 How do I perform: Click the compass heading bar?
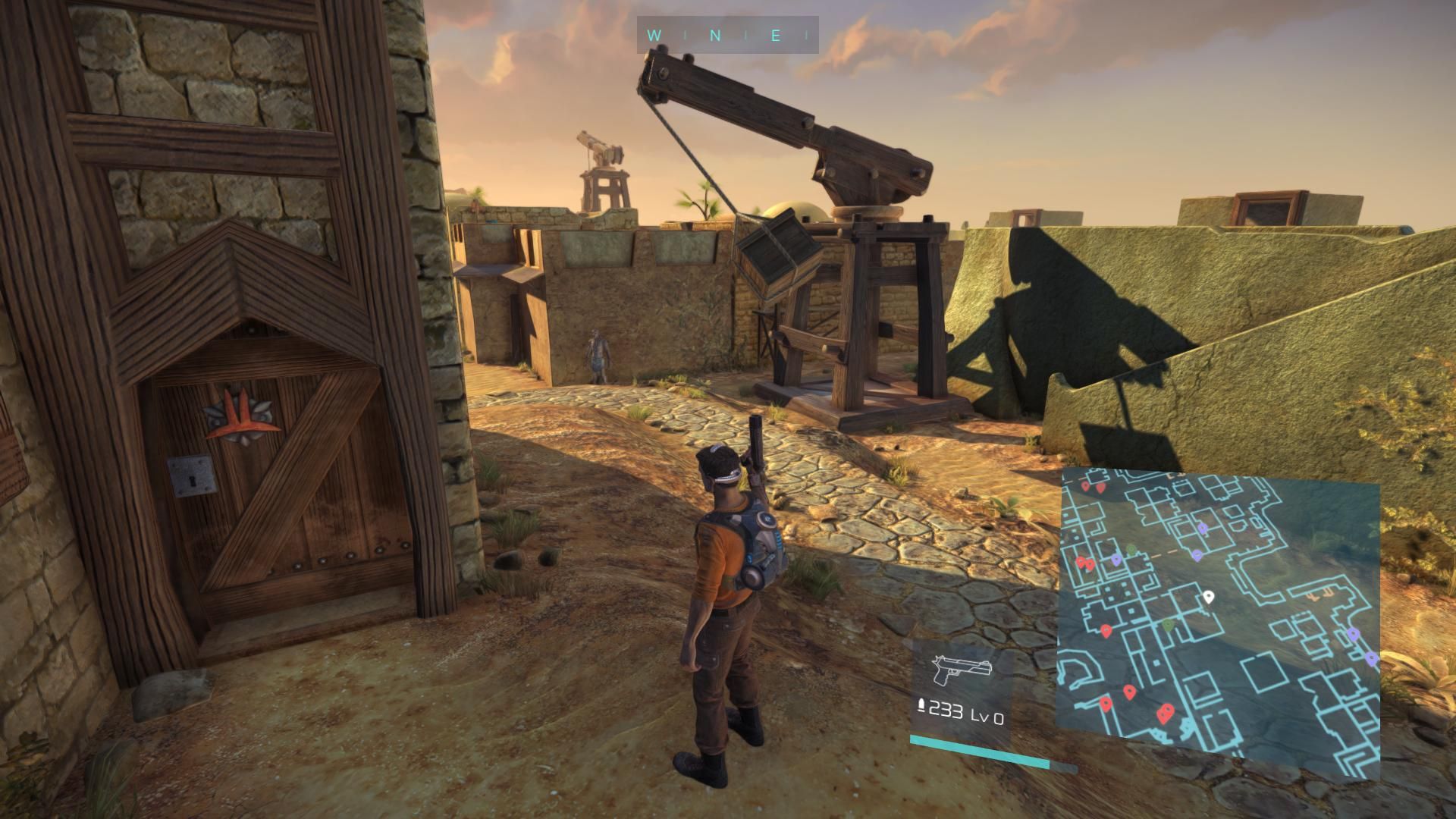tap(727, 35)
